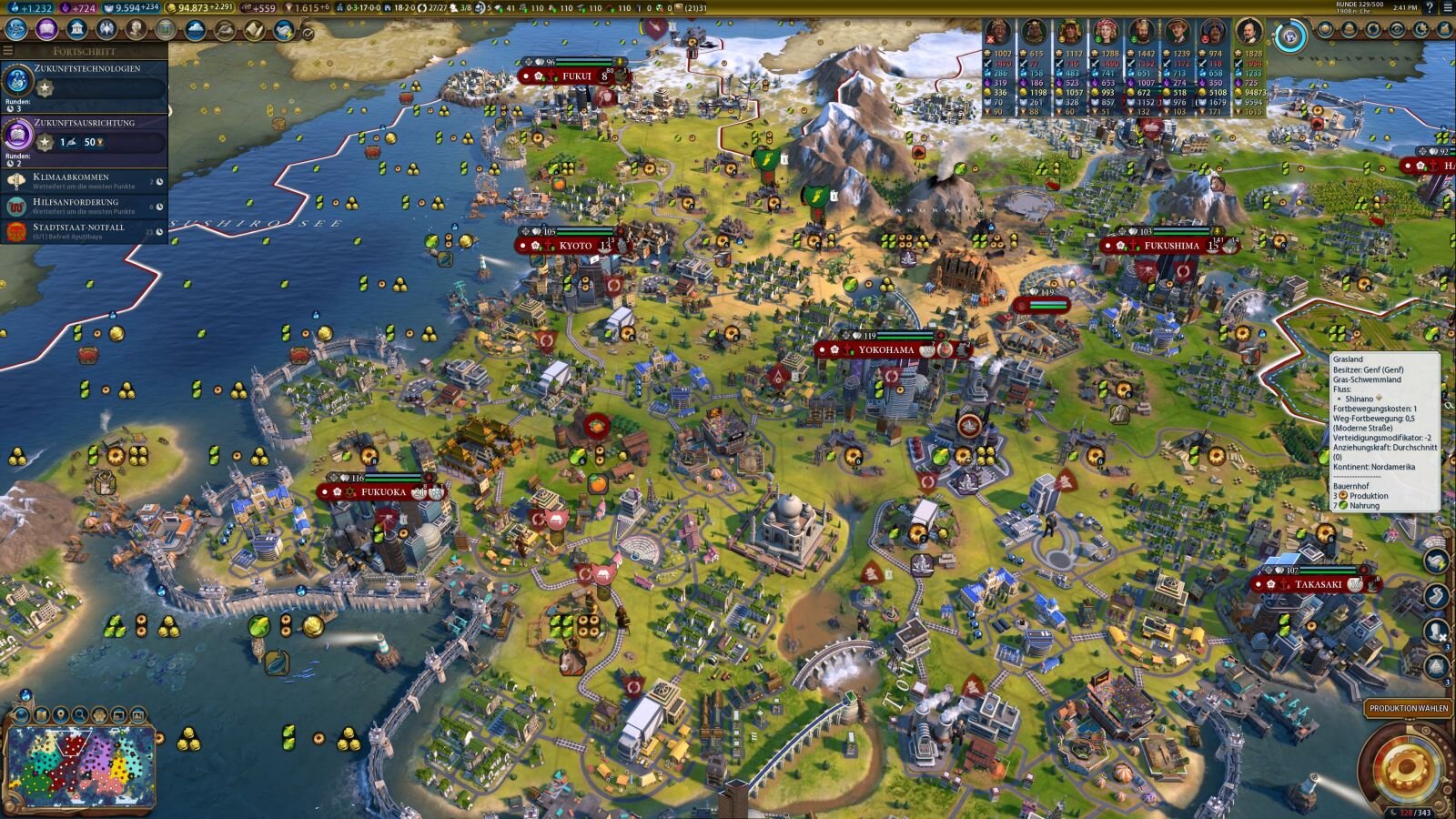Open the help question mark button
The image size is (1456, 819).
(1430, 7)
